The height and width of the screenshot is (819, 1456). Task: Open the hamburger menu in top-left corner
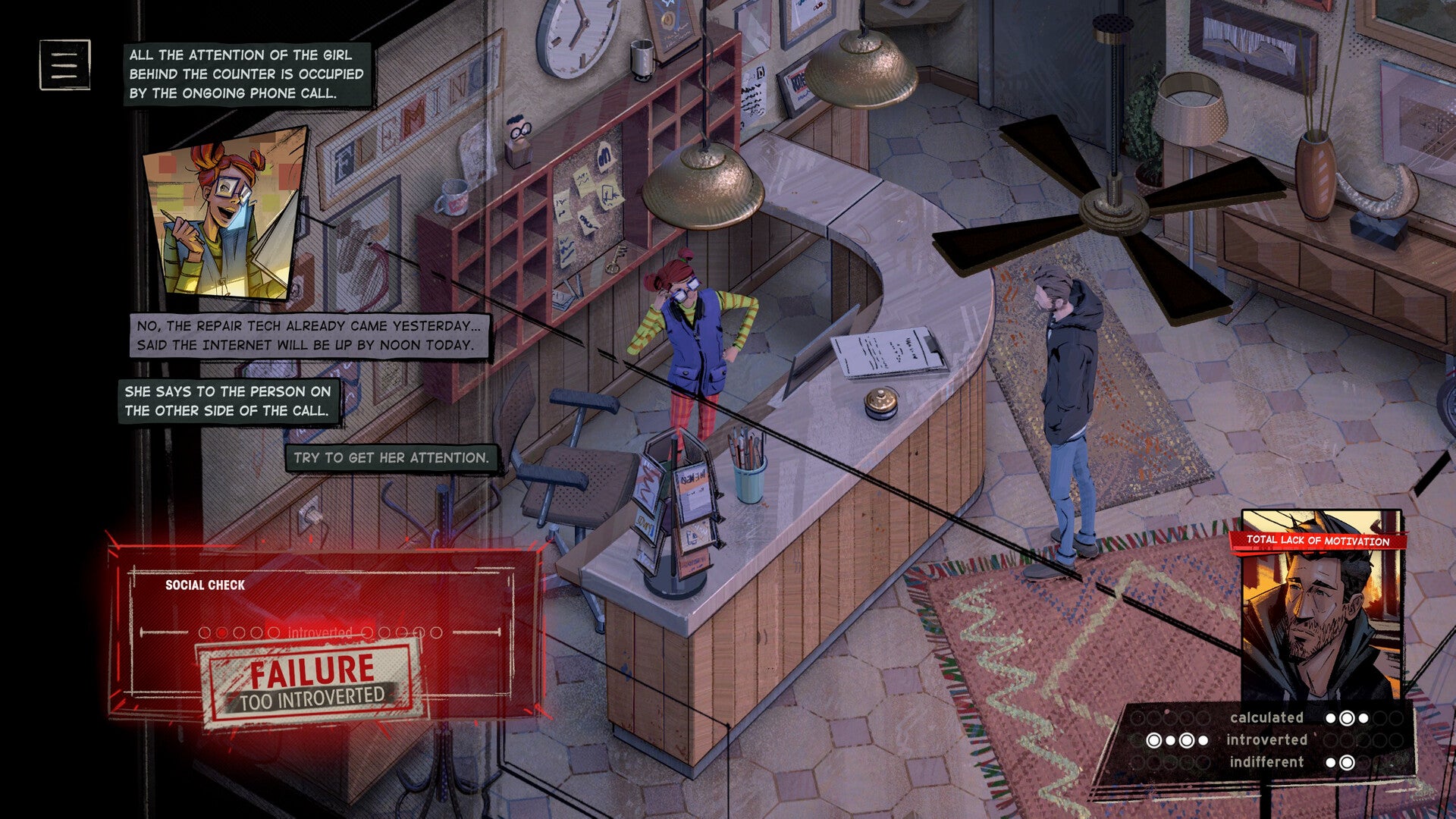click(x=64, y=64)
